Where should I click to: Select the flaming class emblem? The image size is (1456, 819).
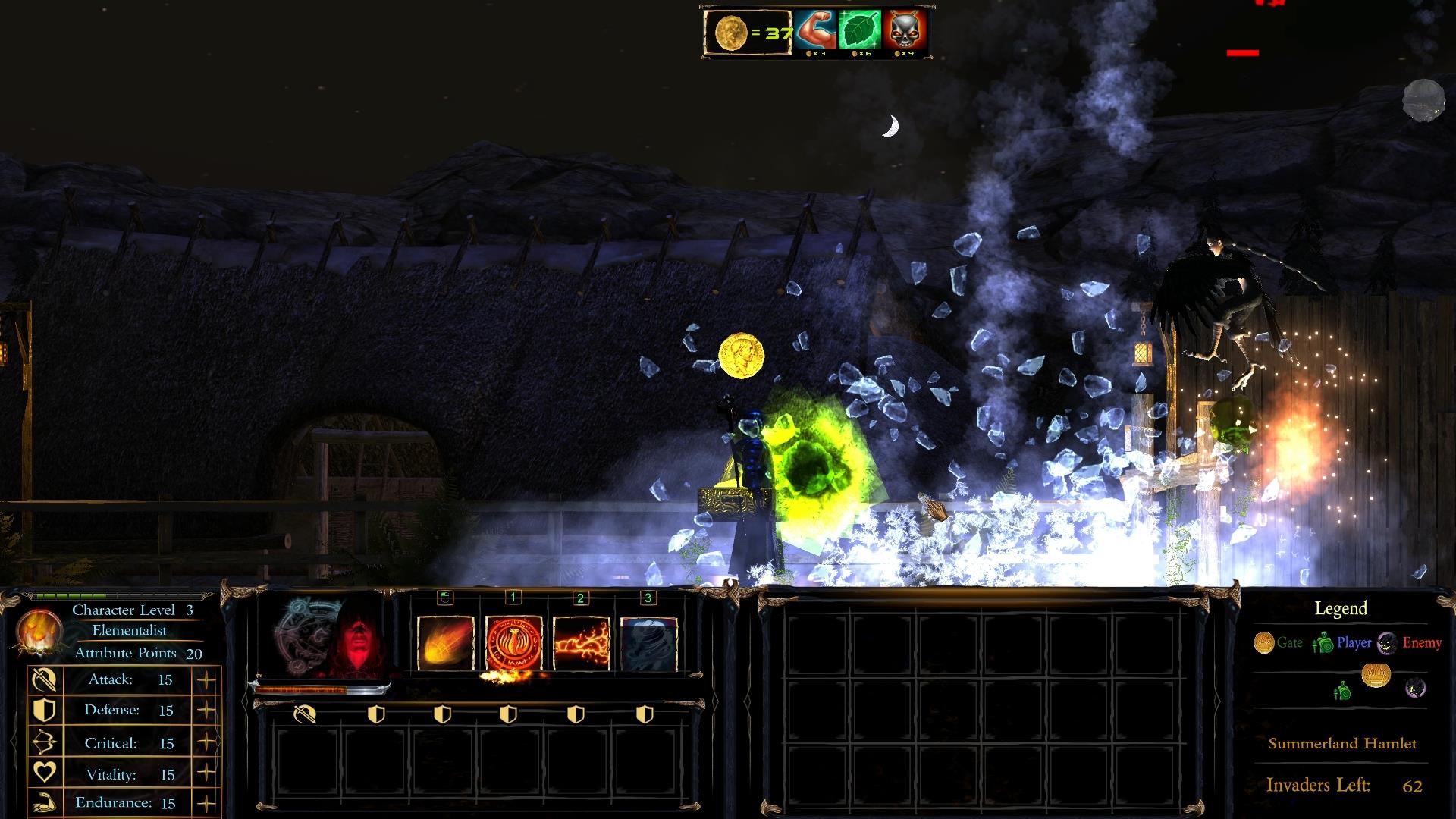37,631
